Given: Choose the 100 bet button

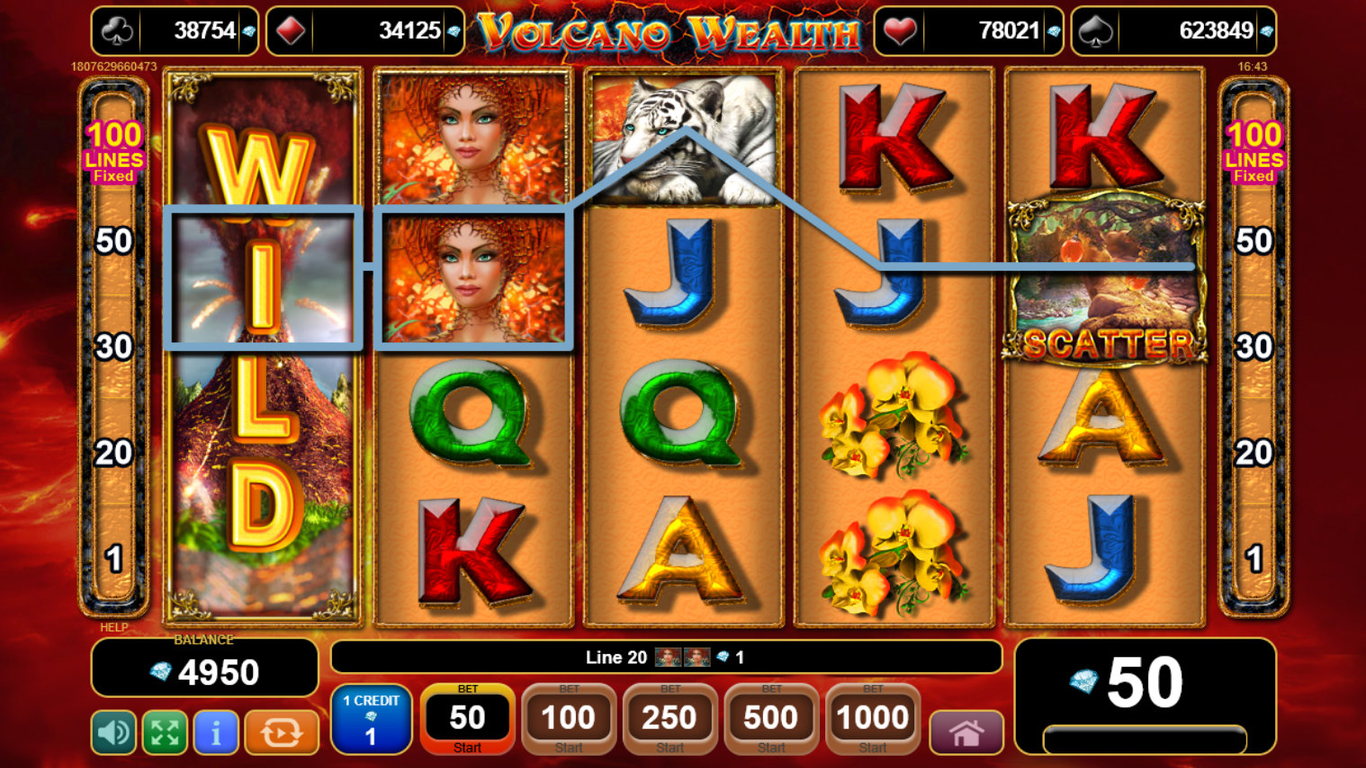Looking at the screenshot, I should click(568, 719).
